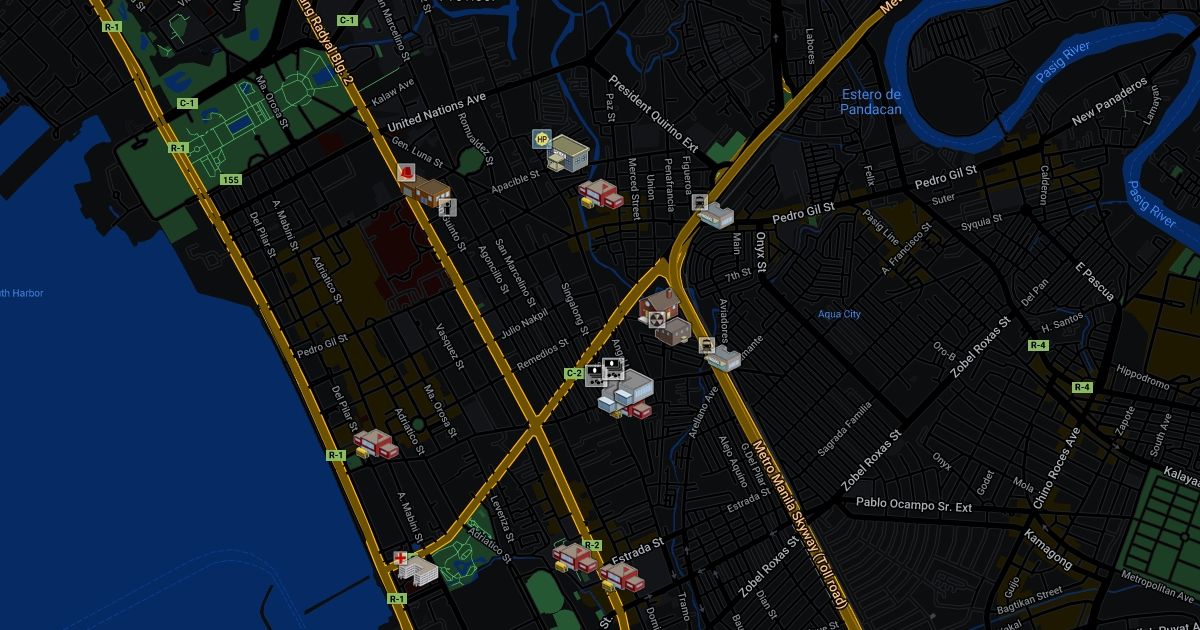Select the transit station marker near Aviadores
Image resolution: width=1200 pixels, height=630 pixels.
pyautogui.click(x=721, y=355)
